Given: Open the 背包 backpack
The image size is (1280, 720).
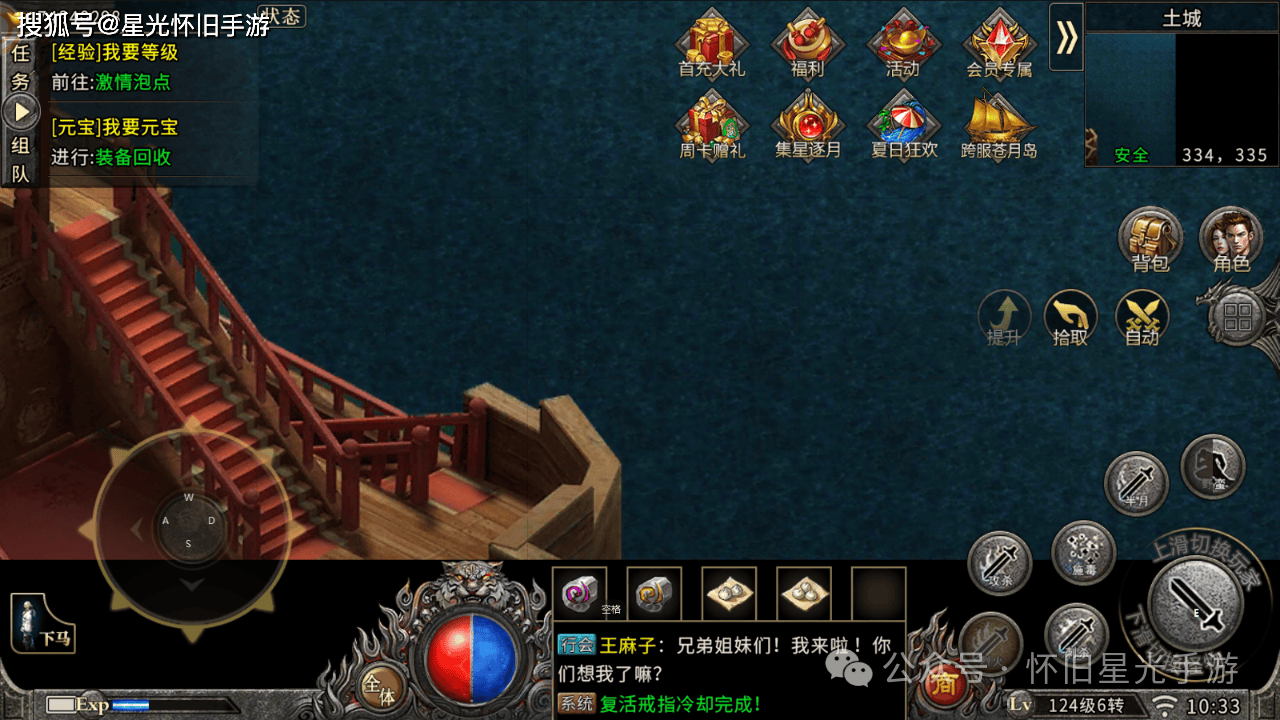Looking at the screenshot, I should point(1150,240).
